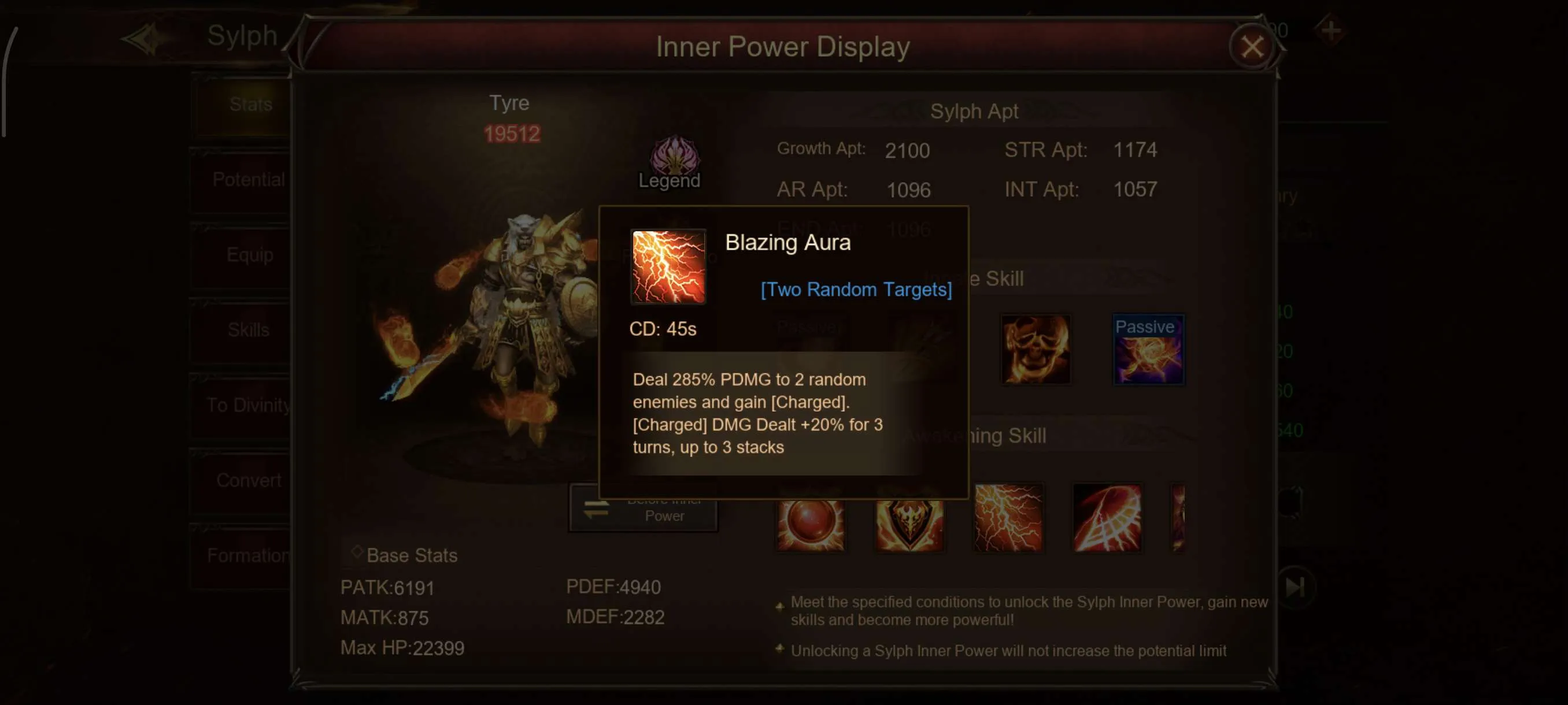Select the Legend rank lotus emblem

[x=674, y=155]
